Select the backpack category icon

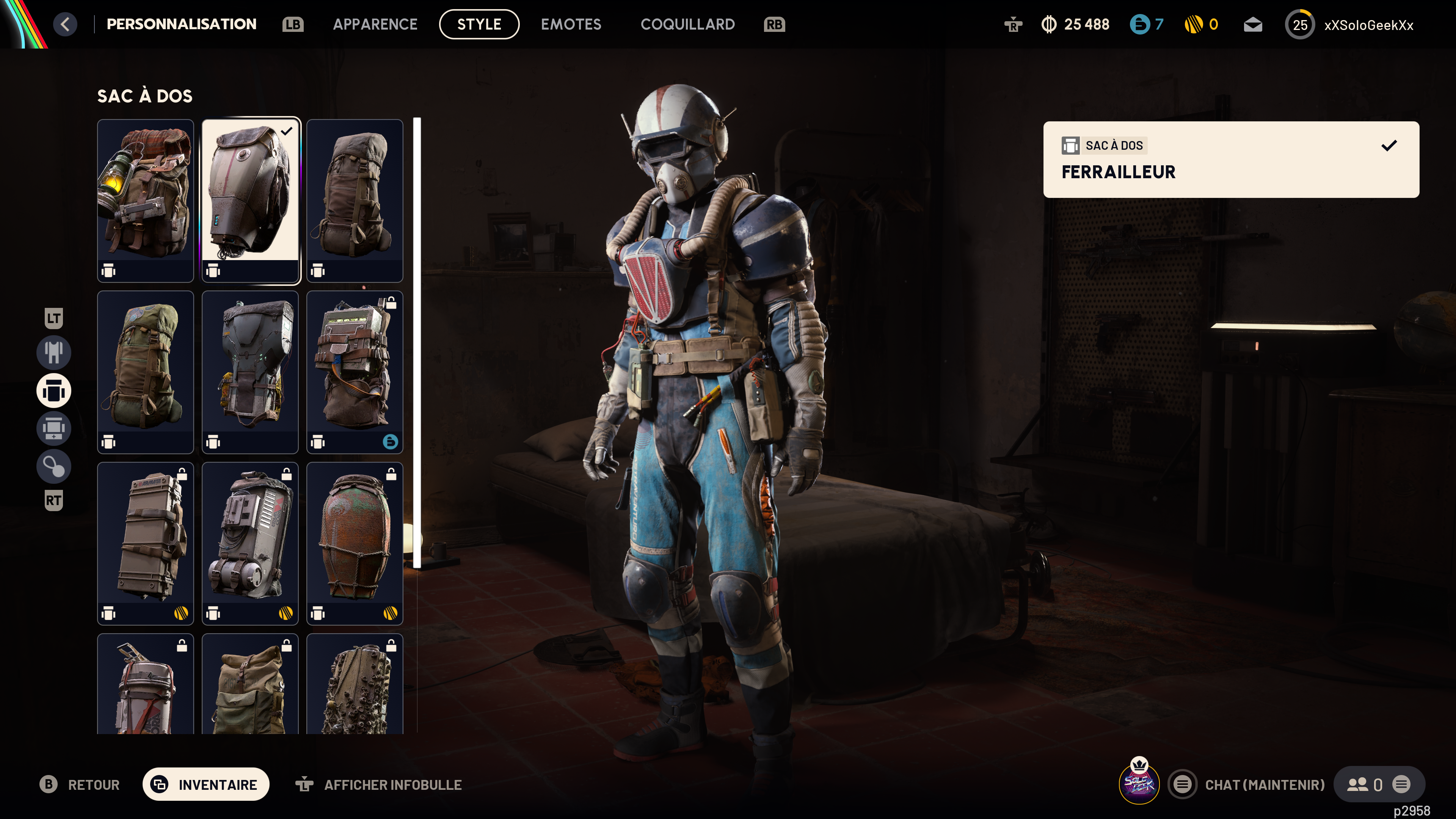coord(54,391)
